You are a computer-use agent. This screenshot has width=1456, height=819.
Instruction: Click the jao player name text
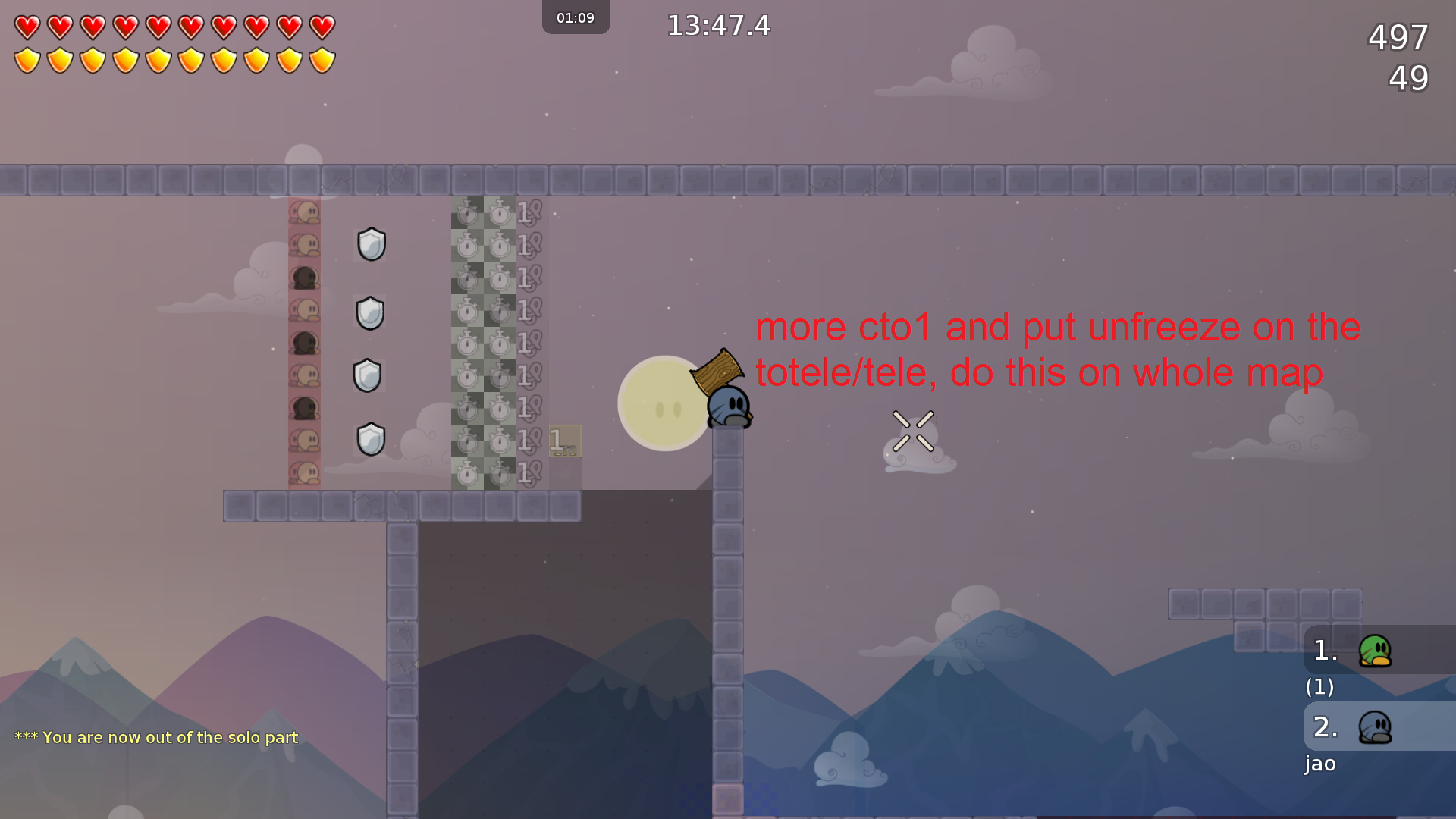click(1320, 764)
